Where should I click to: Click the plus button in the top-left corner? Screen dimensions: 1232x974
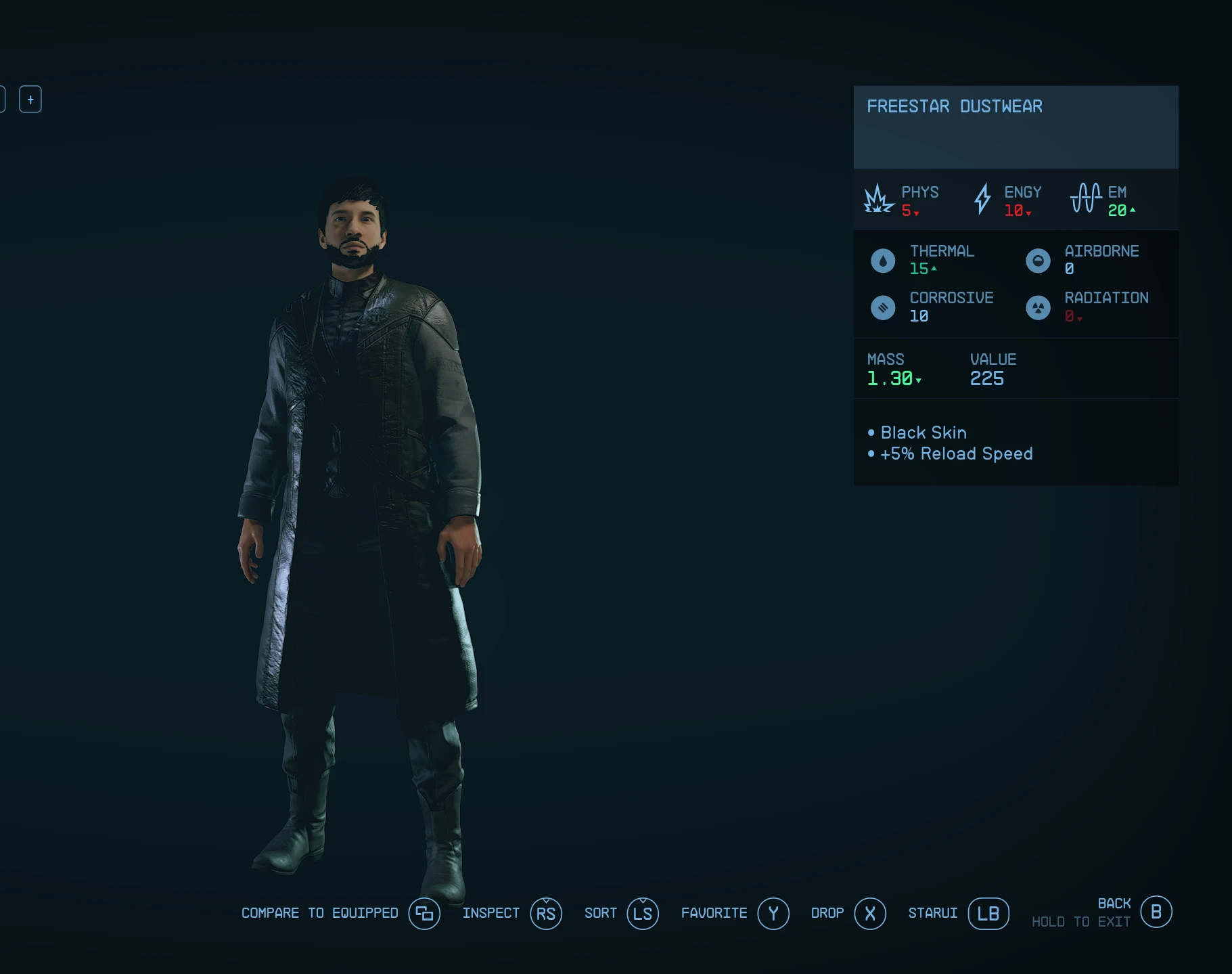coord(30,99)
